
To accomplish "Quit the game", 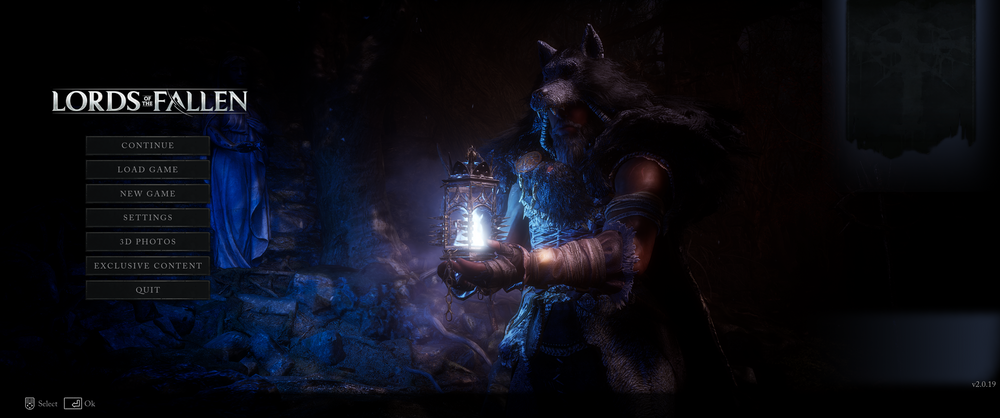I will pos(148,290).
